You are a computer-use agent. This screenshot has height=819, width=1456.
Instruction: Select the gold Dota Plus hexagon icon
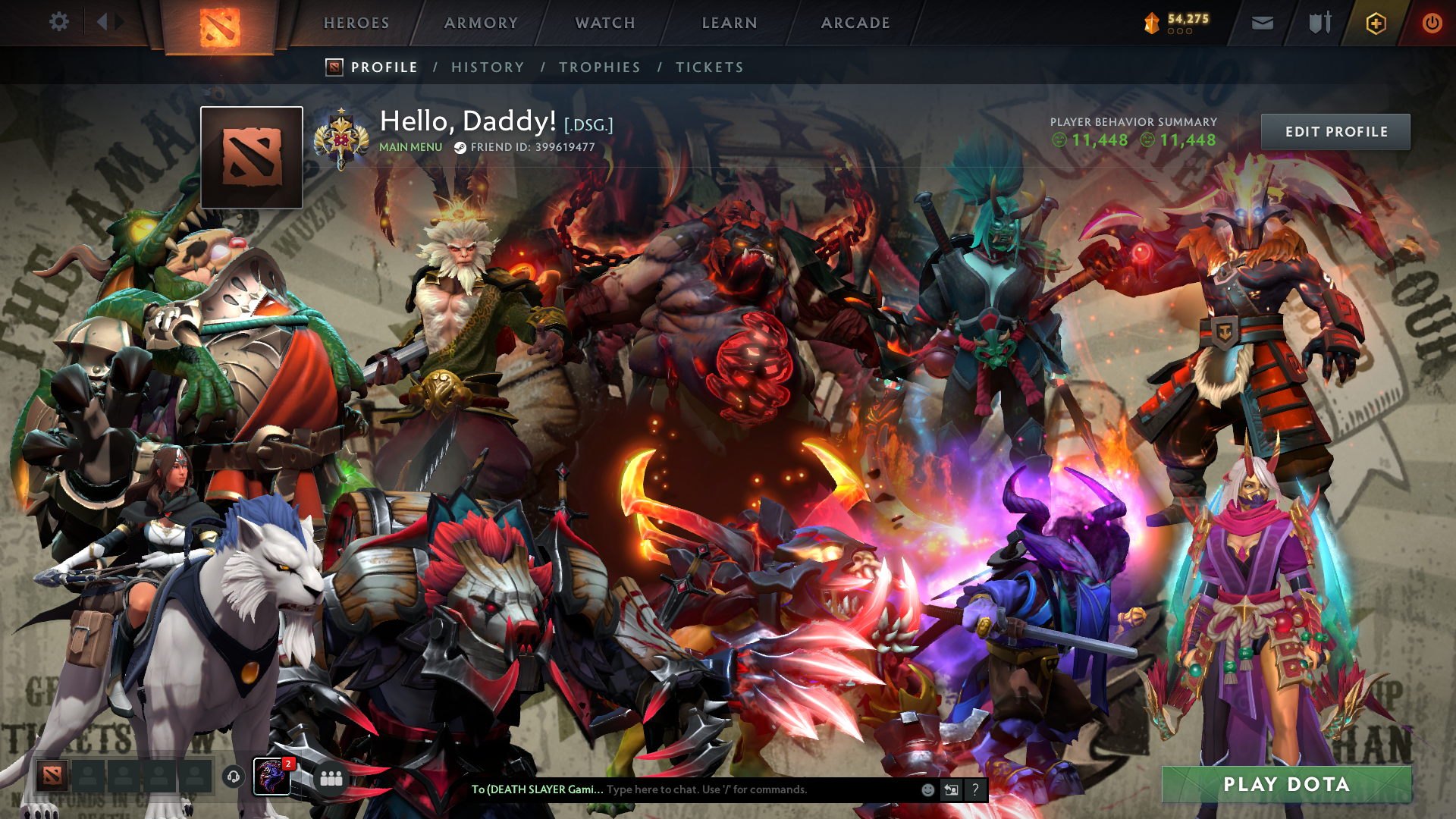tap(1378, 23)
